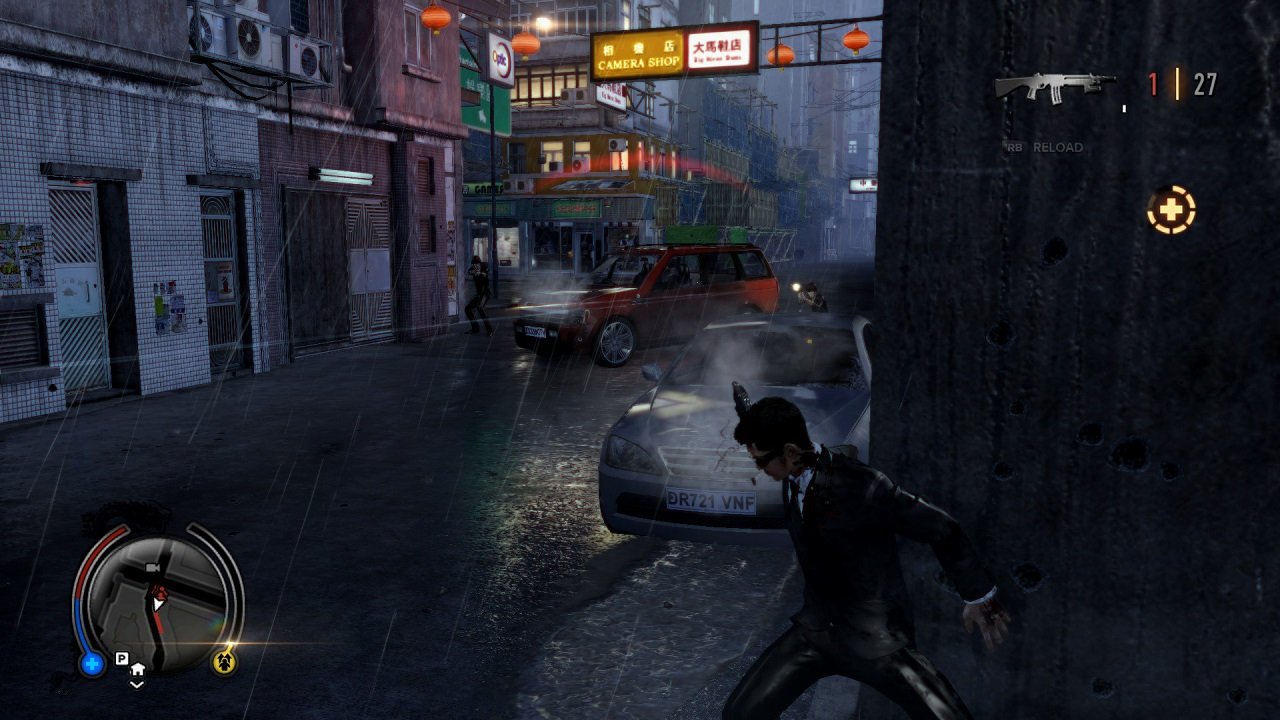Click the camera icon on the minimap
Image resolution: width=1280 pixels, height=720 pixels.
coord(153,567)
